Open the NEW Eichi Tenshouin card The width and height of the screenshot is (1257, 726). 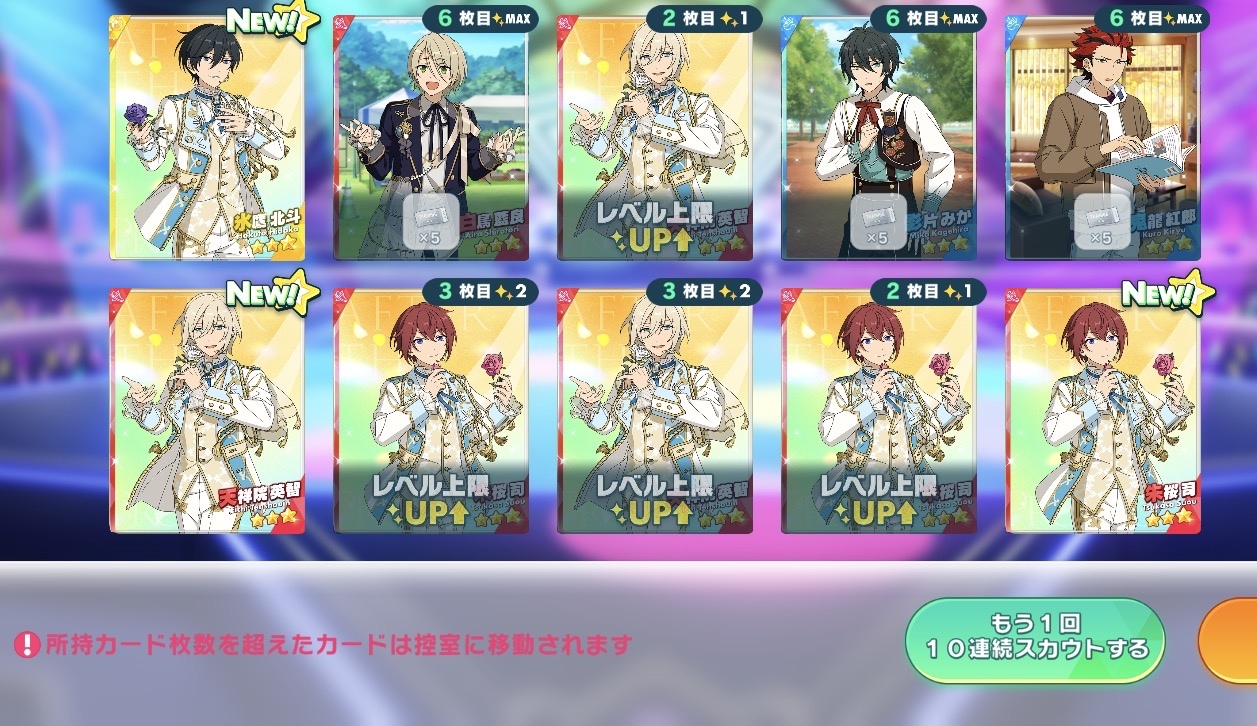click(x=207, y=412)
